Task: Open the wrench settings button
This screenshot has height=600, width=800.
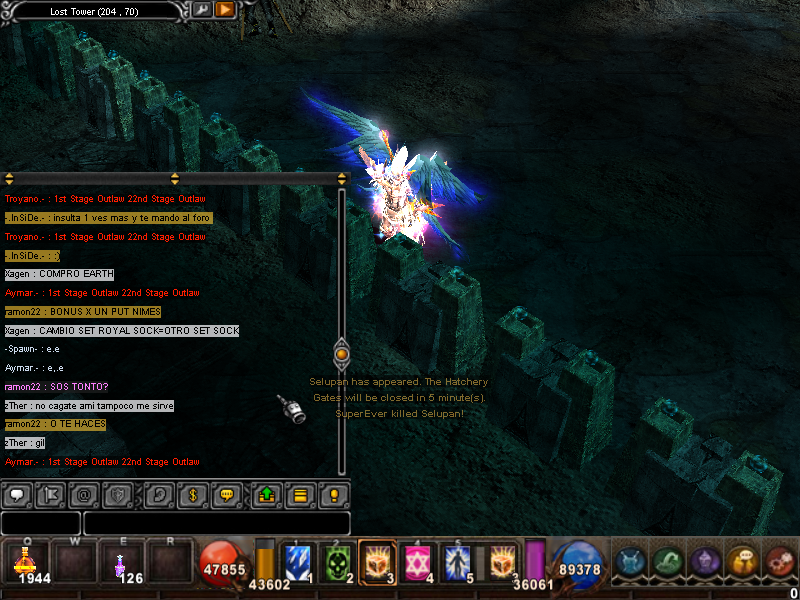Action: (202, 10)
